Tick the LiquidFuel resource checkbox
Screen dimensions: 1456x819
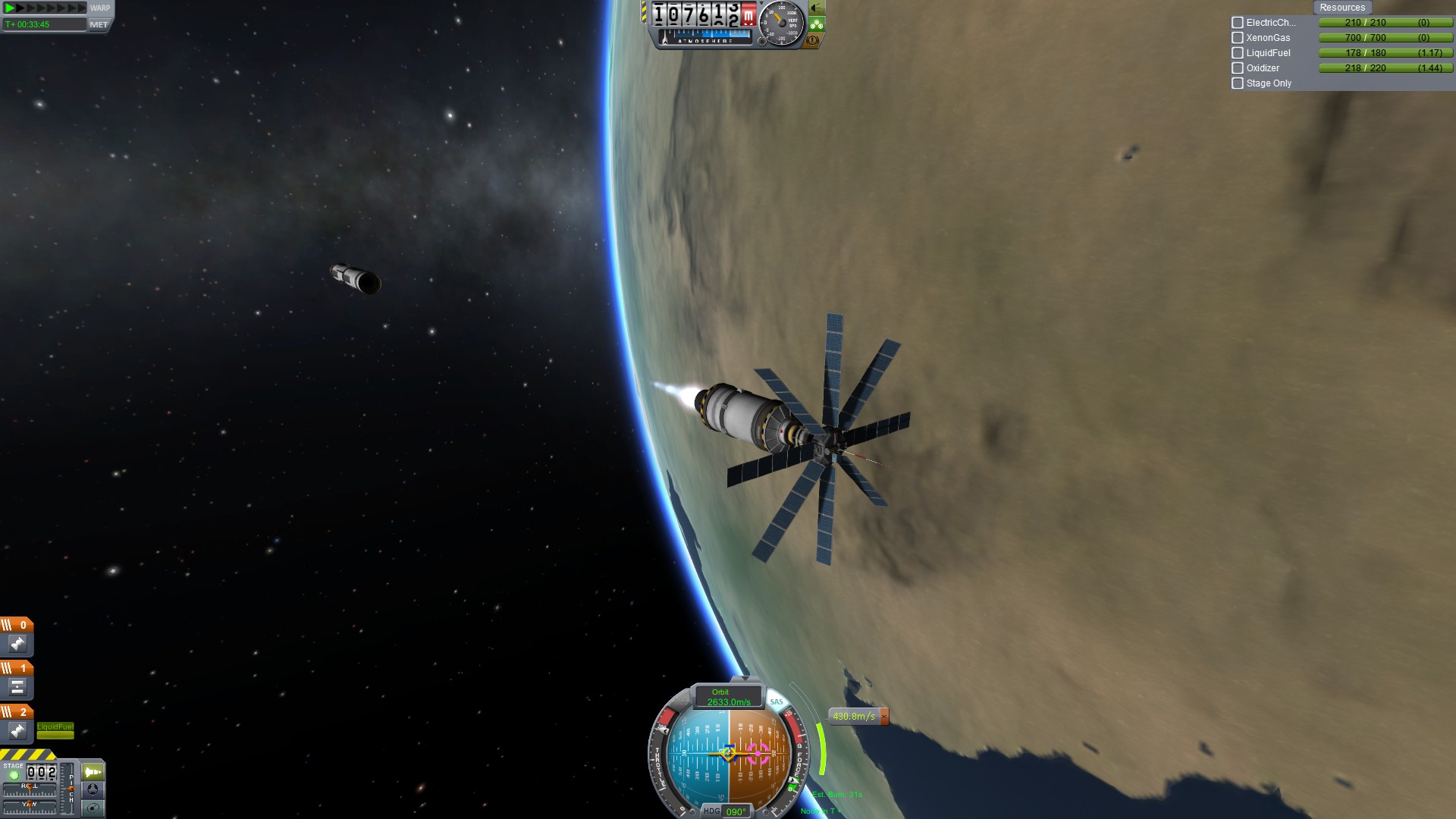click(1238, 53)
